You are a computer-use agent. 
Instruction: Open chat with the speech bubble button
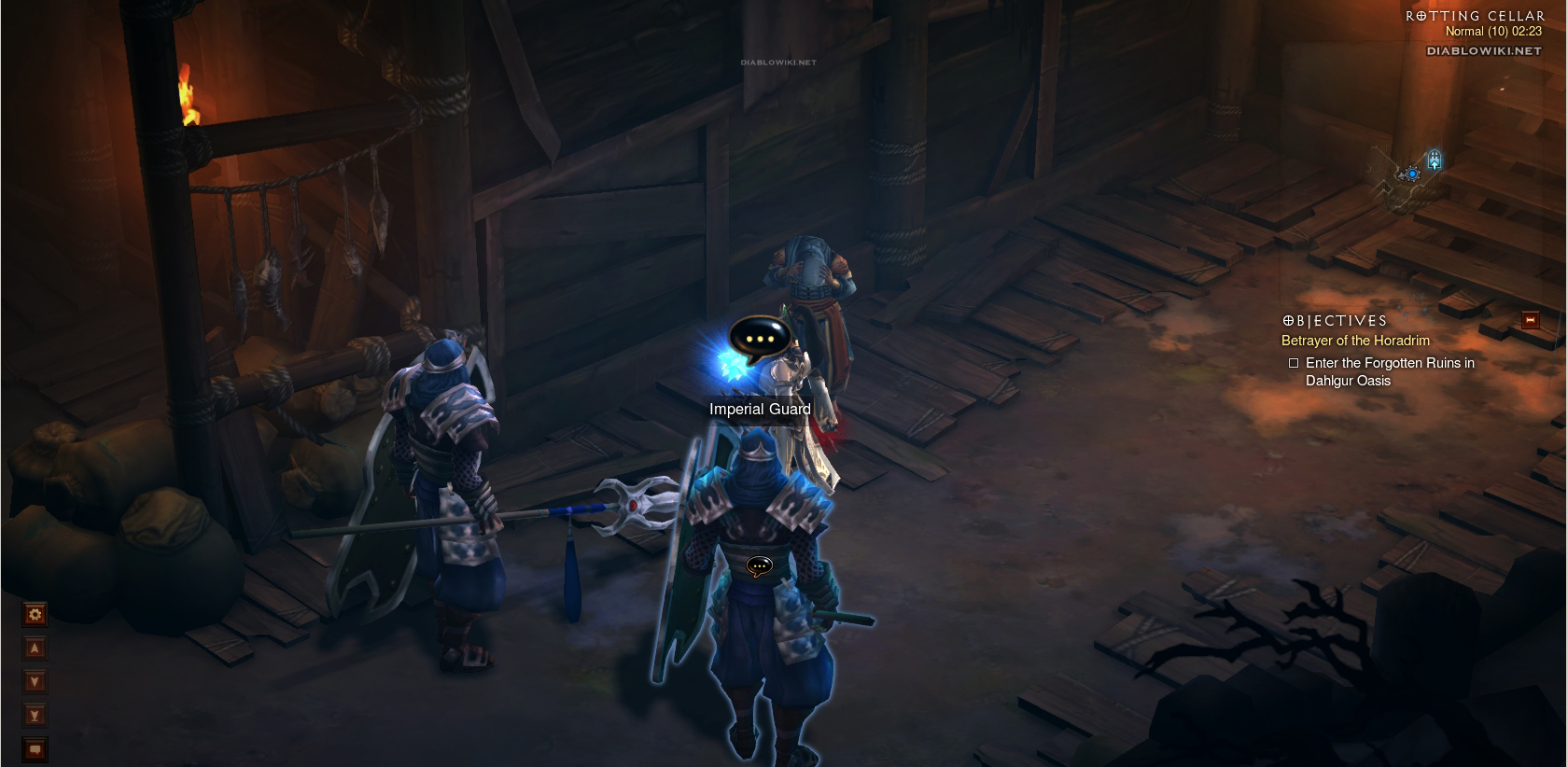coord(35,749)
